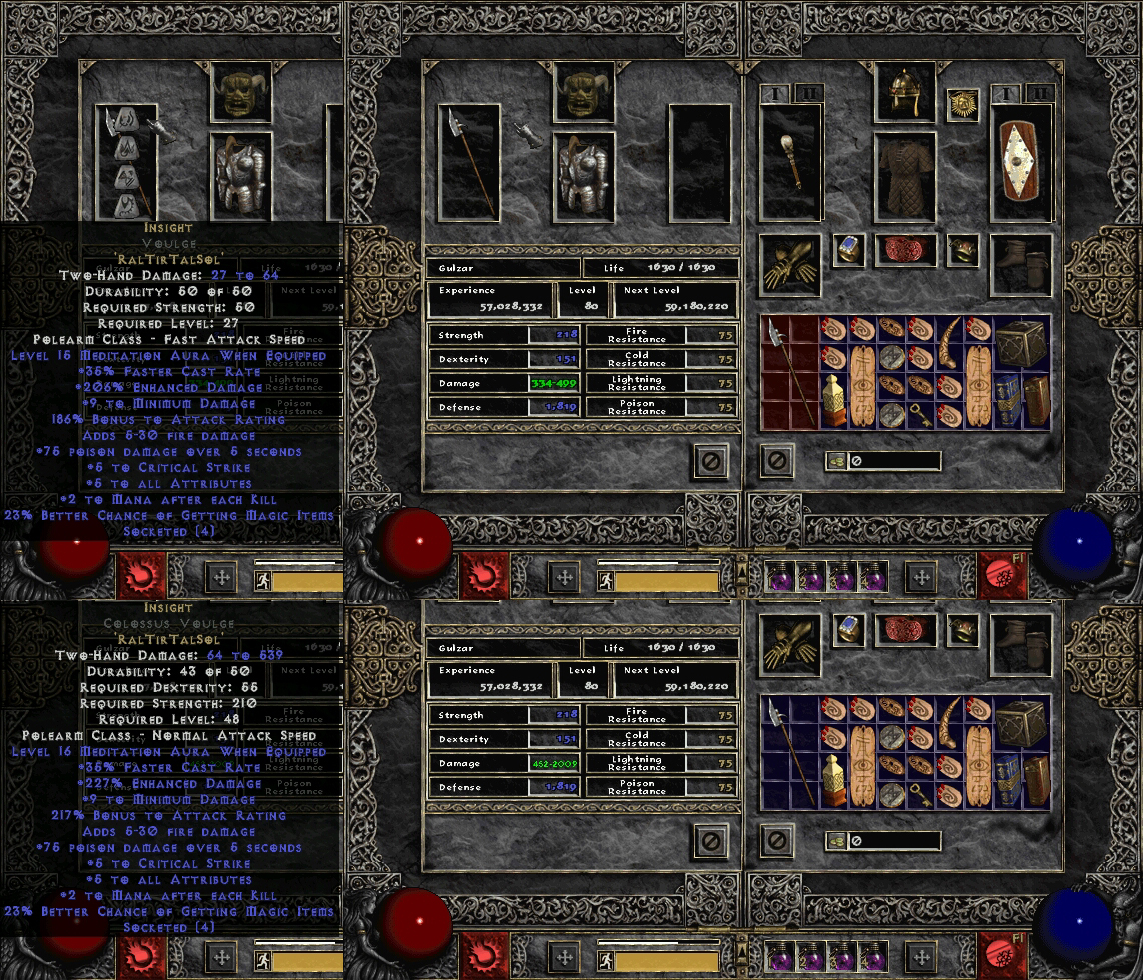Switch to weapon set II above the shield
Image resolution: width=1143 pixels, height=980 pixels.
(1038, 94)
